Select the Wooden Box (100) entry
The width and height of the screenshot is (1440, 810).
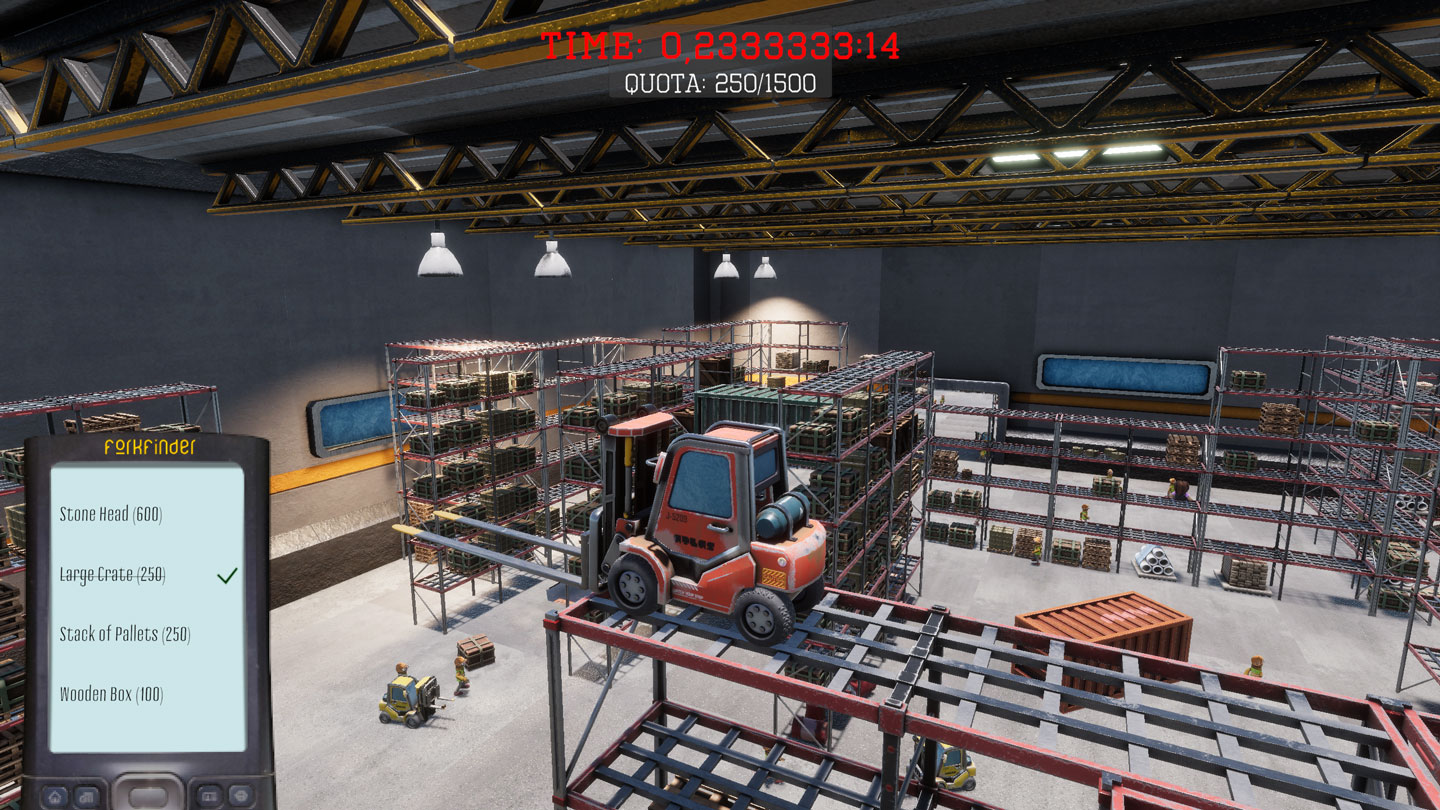111,694
